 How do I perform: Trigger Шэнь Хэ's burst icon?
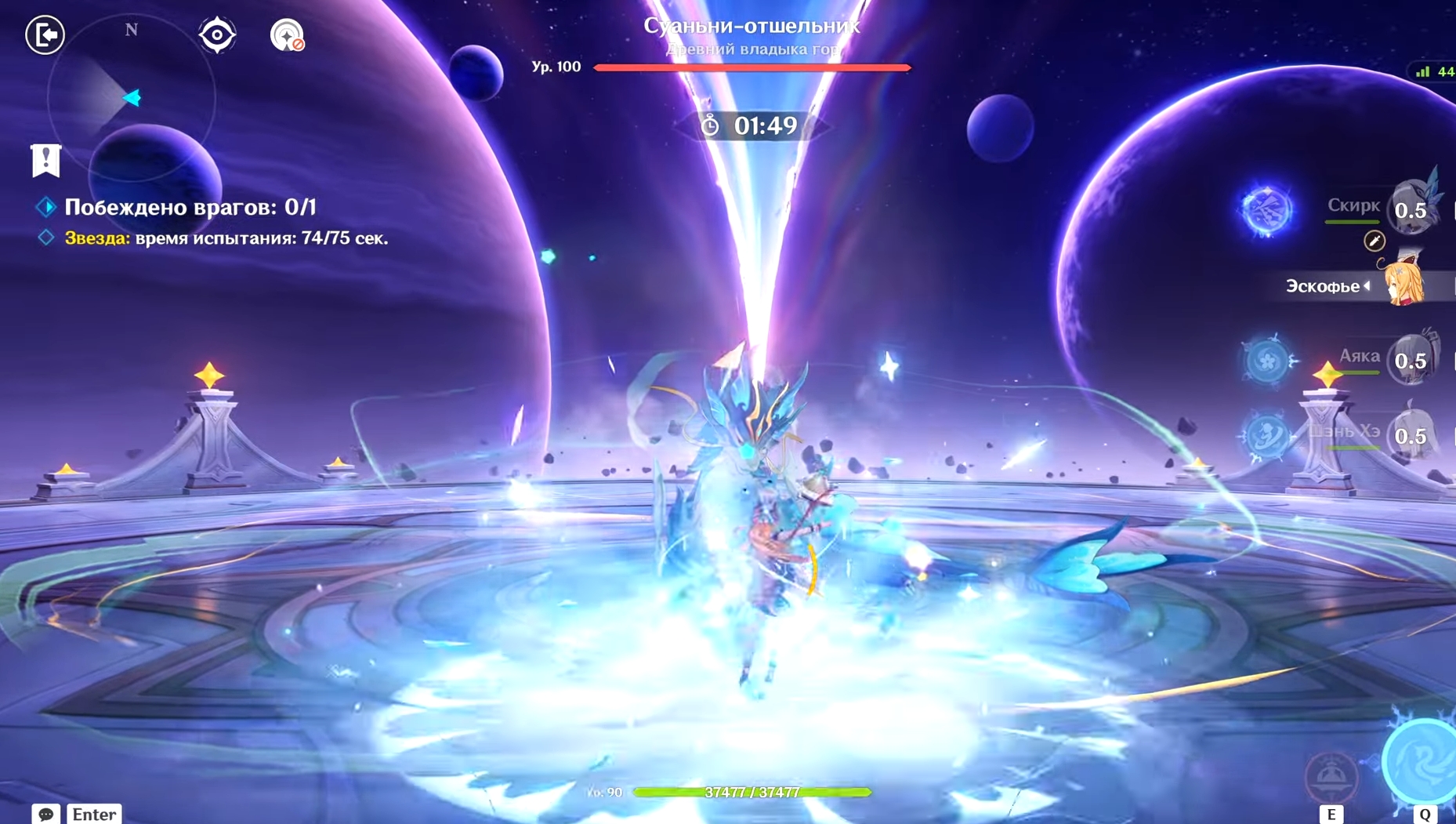point(1266,435)
